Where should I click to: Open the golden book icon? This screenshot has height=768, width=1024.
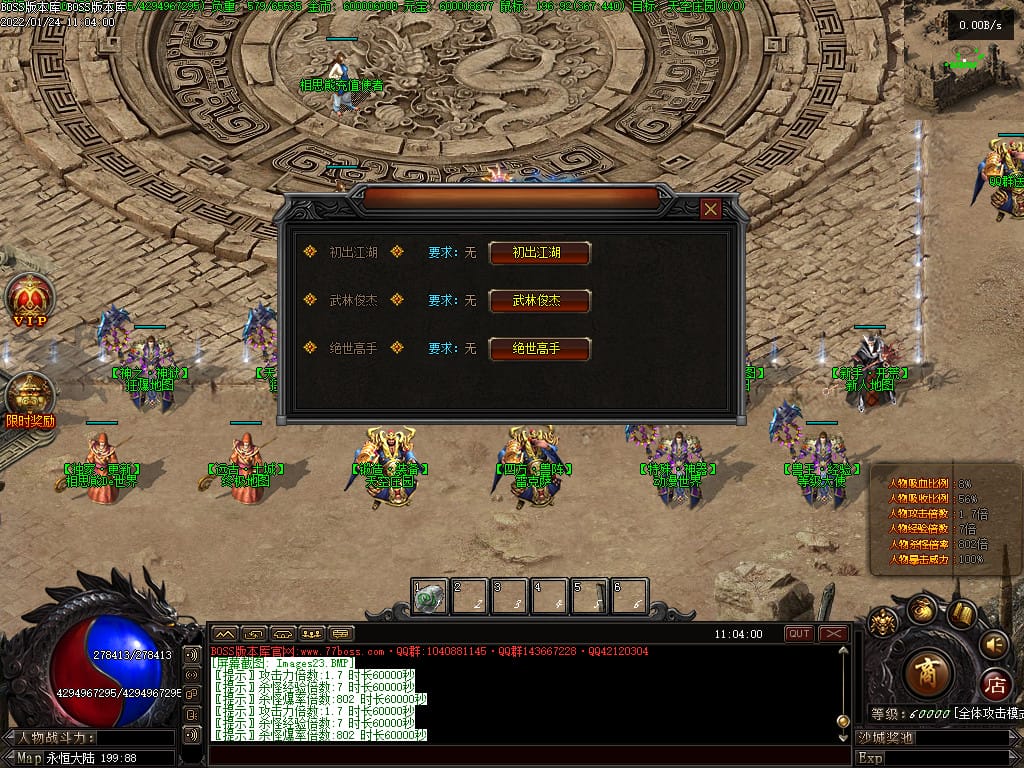click(x=962, y=613)
